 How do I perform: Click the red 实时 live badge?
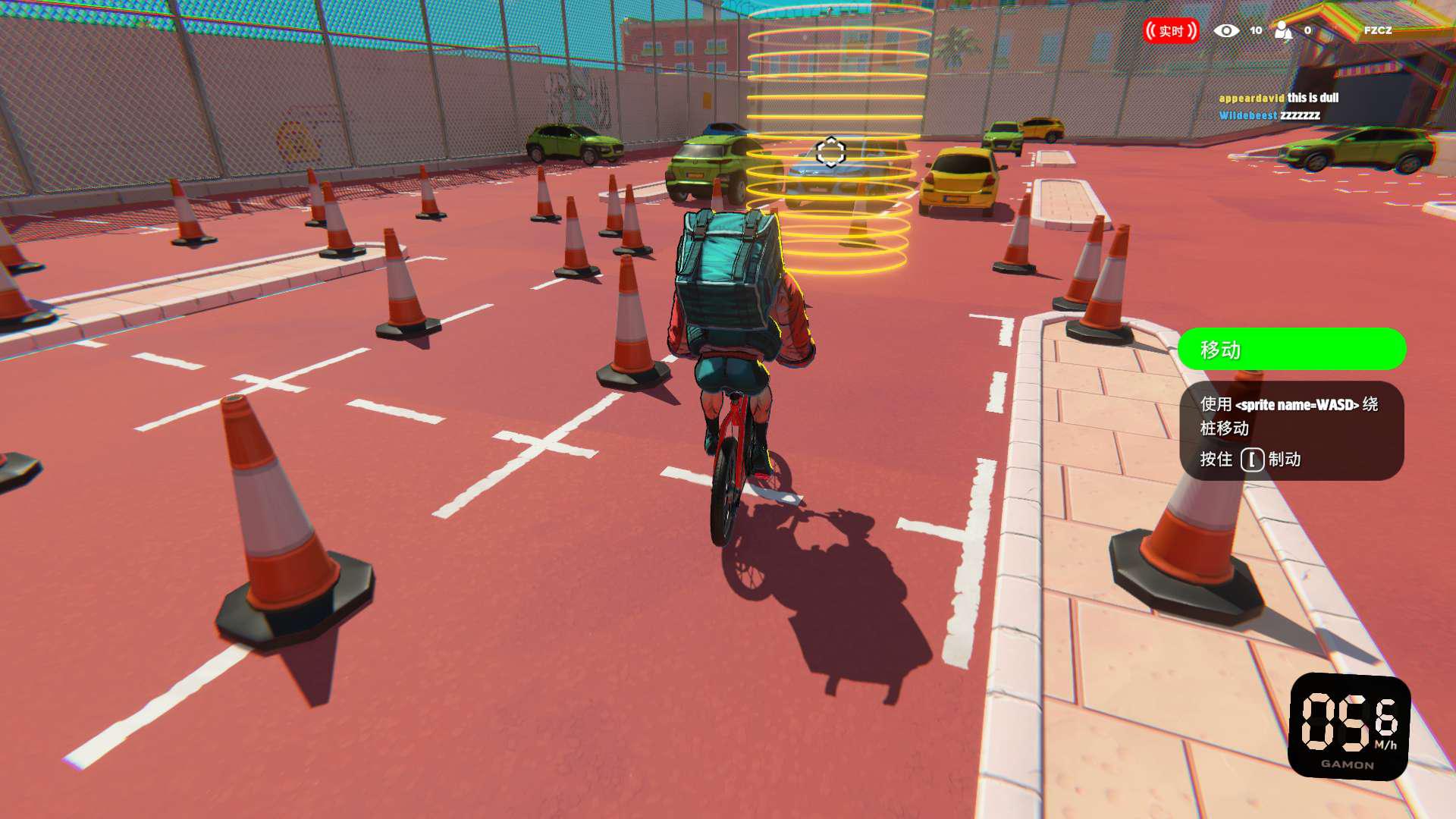pos(1171,30)
